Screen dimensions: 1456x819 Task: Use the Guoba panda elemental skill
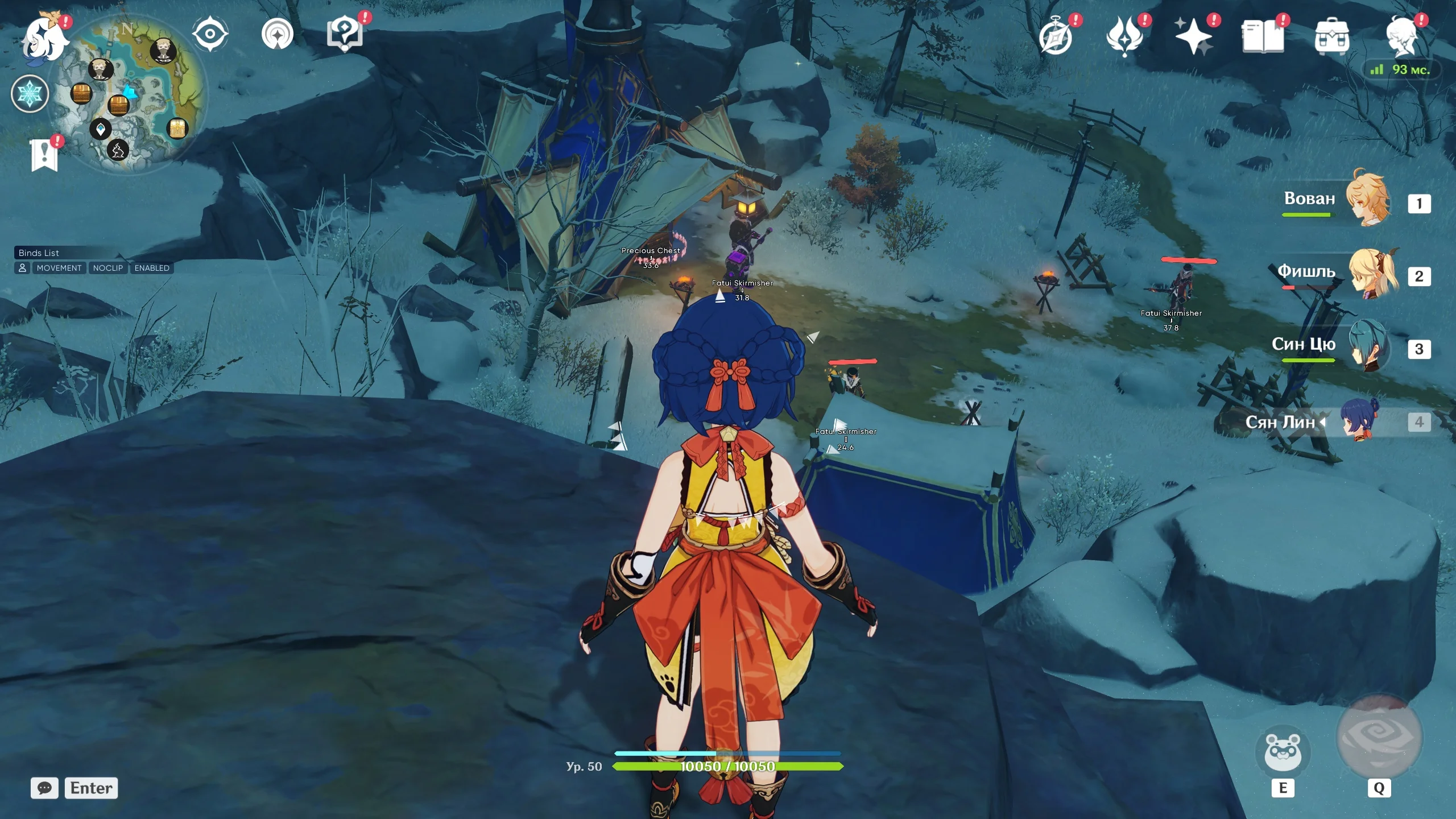click(x=1283, y=752)
